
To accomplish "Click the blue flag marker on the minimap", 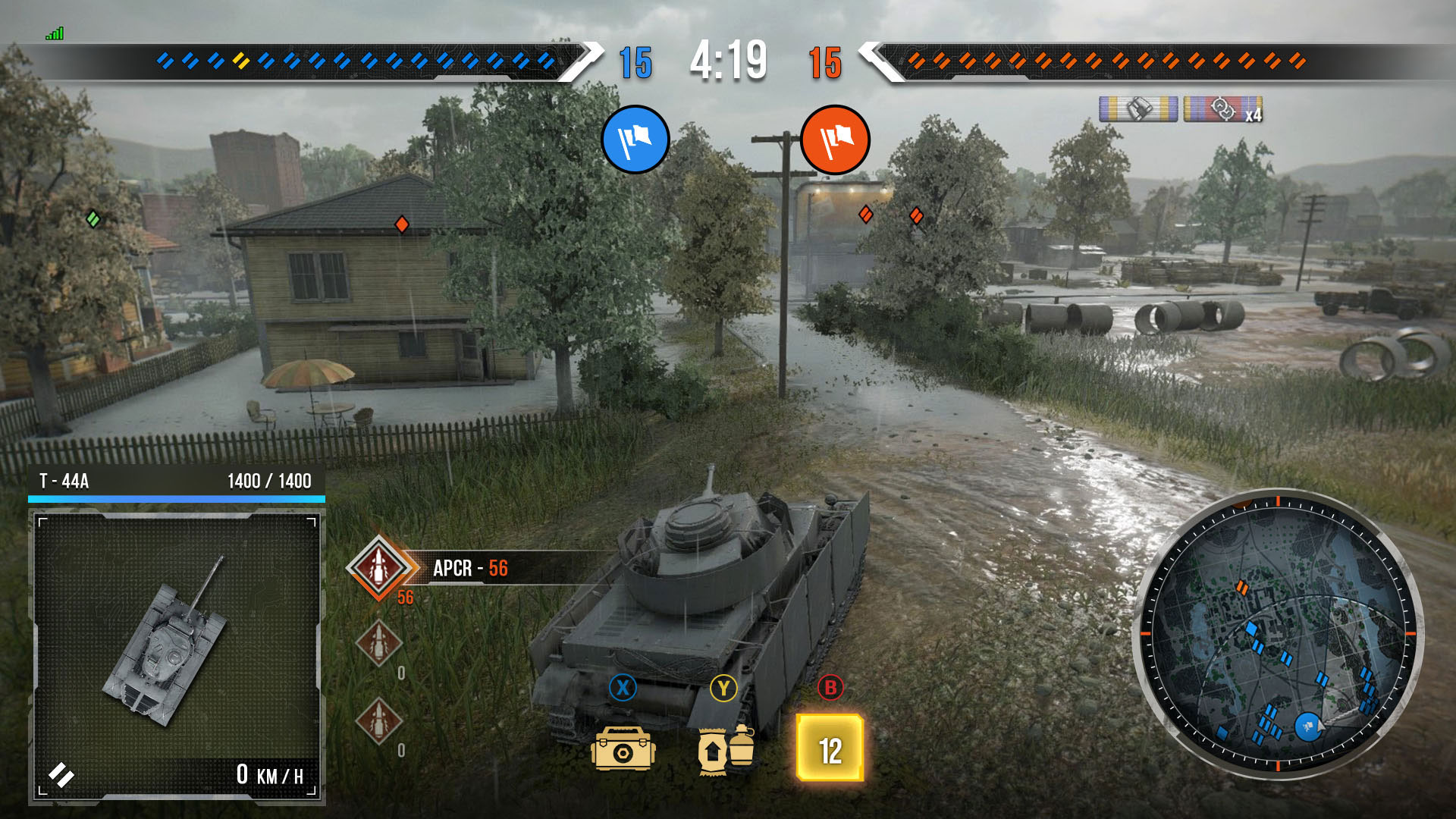I will pyautogui.click(x=1307, y=726).
